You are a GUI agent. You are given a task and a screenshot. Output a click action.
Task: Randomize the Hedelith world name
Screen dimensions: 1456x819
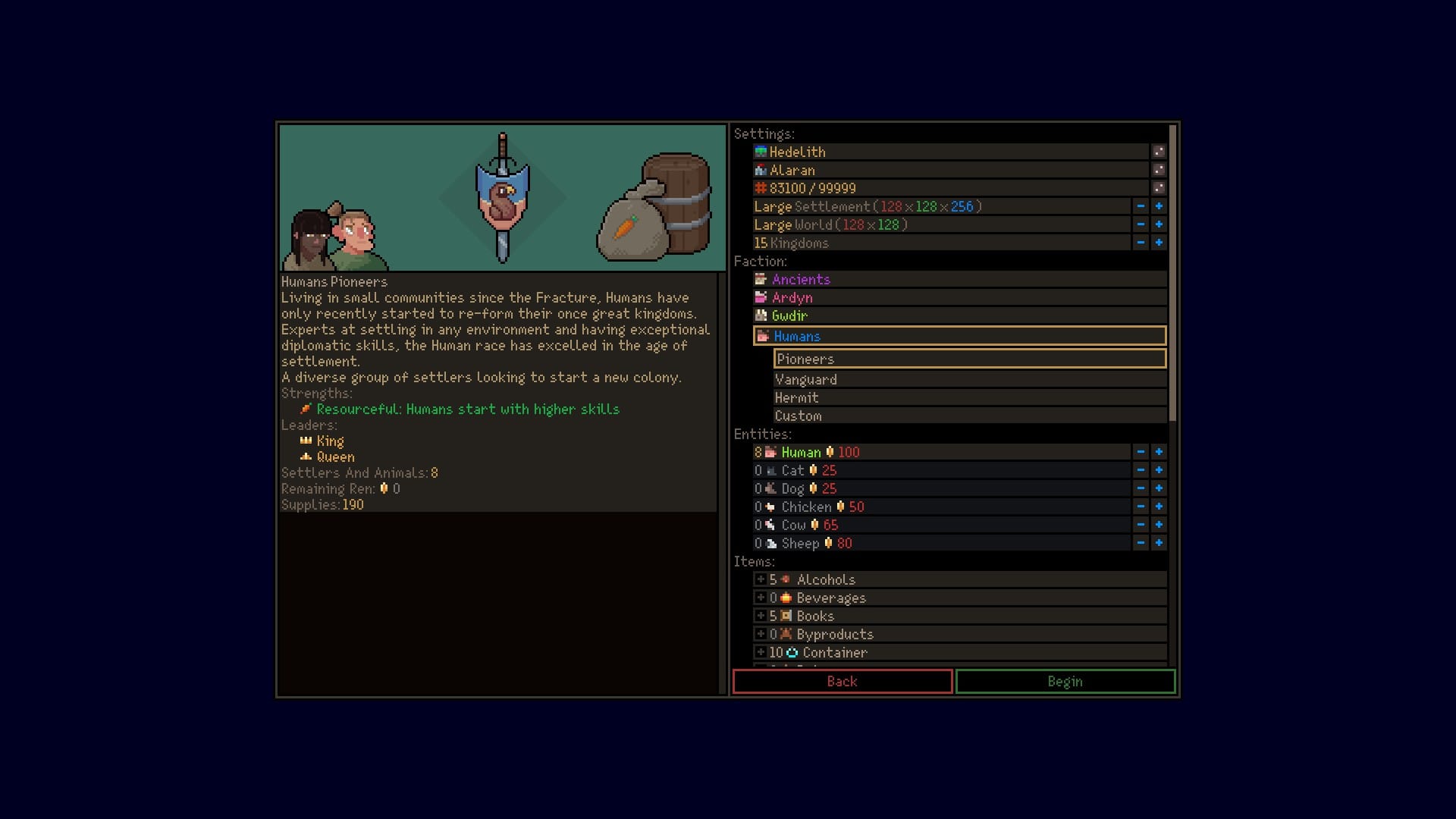(1159, 152)
